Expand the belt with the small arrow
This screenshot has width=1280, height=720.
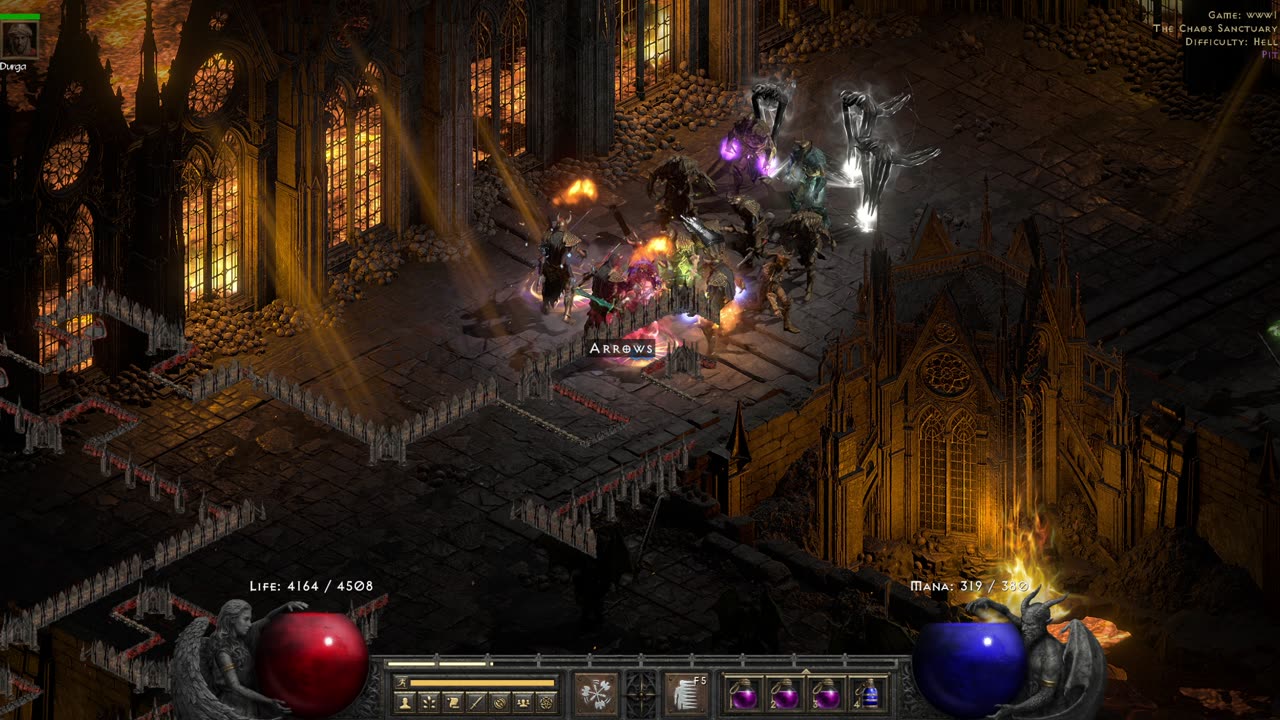[806, 669]
